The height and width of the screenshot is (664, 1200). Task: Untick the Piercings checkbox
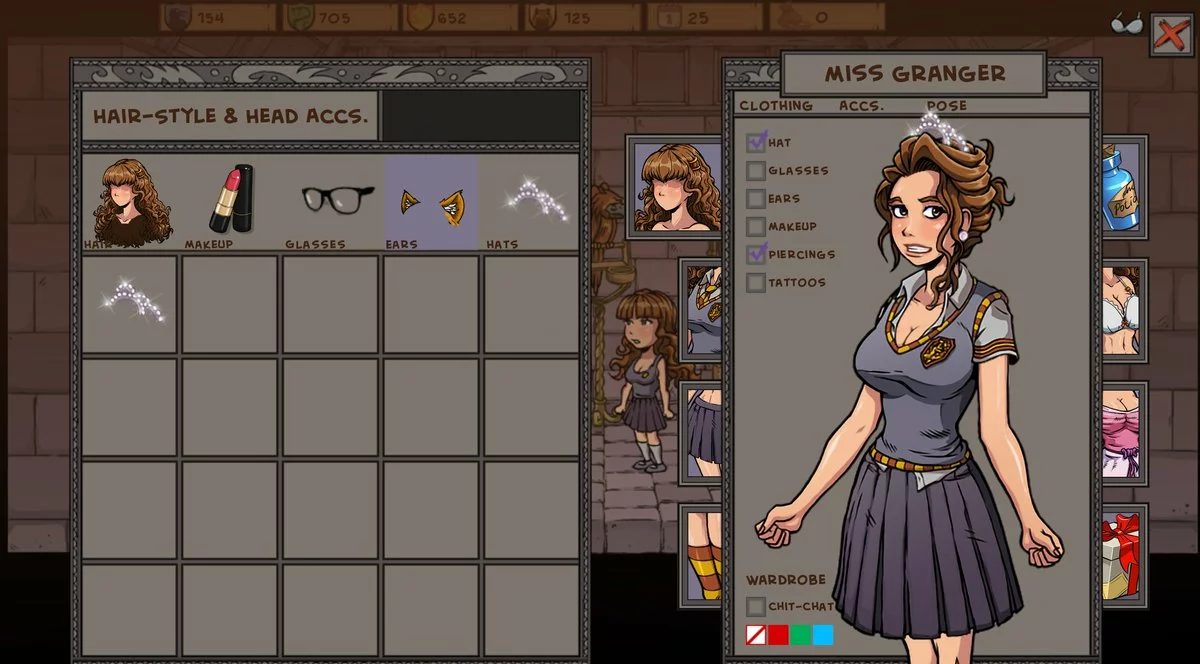point(756,255)
